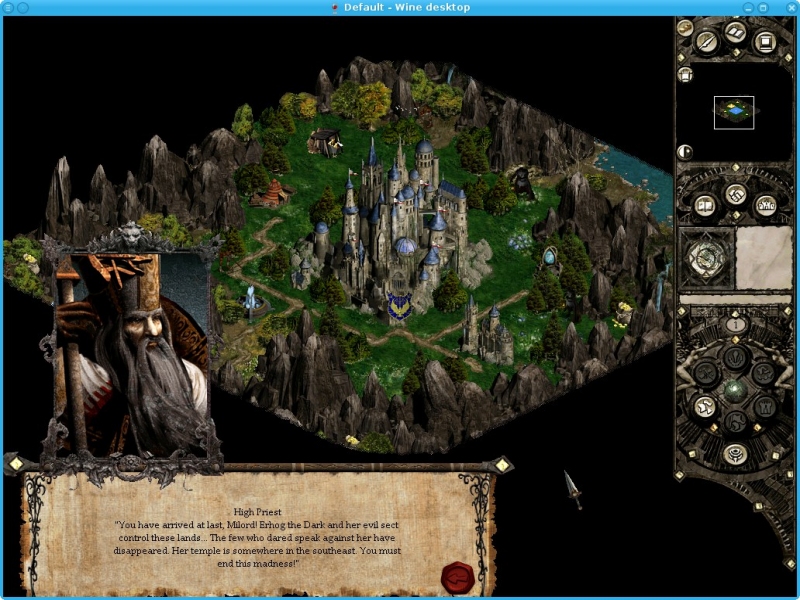This screenshot has height=600, width=800.
Task: Select the small key icon button
Action: [685, 27]
